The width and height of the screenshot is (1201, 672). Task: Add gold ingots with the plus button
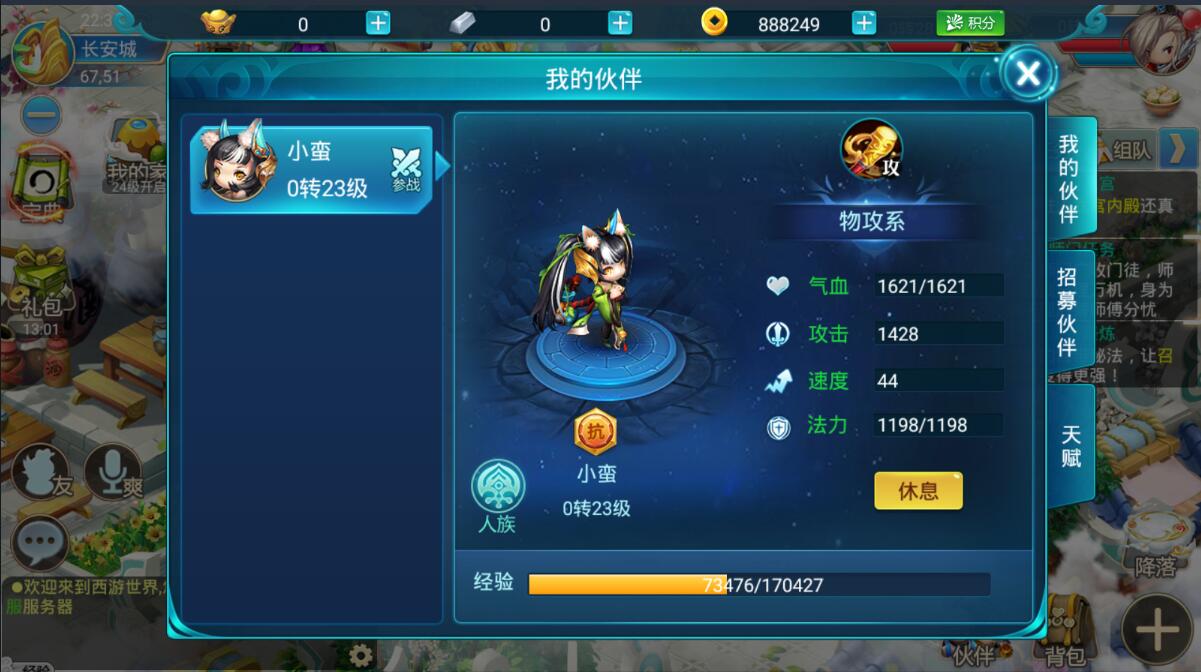coord(378,23)
